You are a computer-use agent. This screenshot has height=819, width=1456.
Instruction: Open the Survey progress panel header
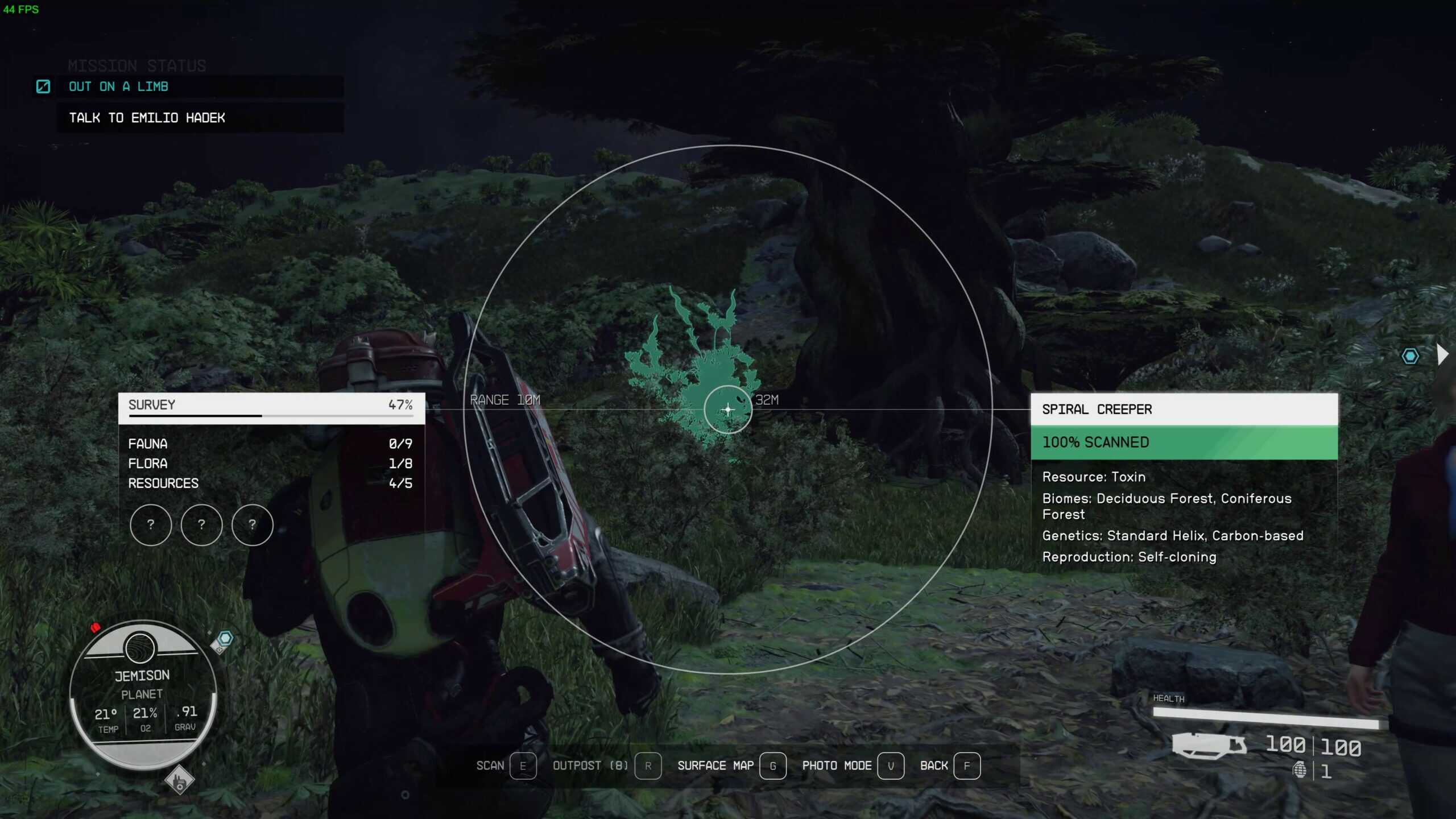tap(271, 406)
